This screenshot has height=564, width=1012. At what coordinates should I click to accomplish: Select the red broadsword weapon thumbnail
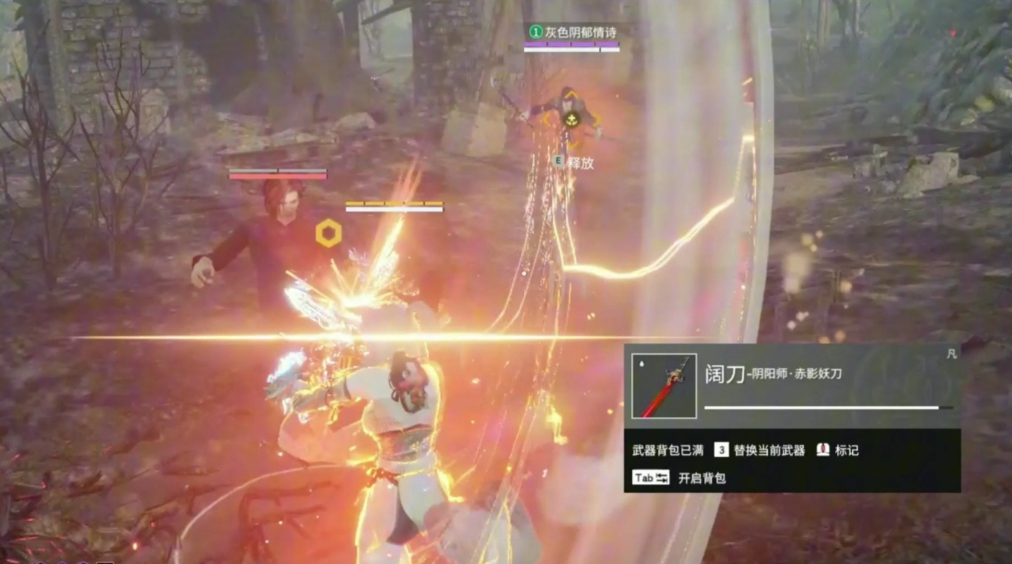pyautogui.click(x=664, y=386)
